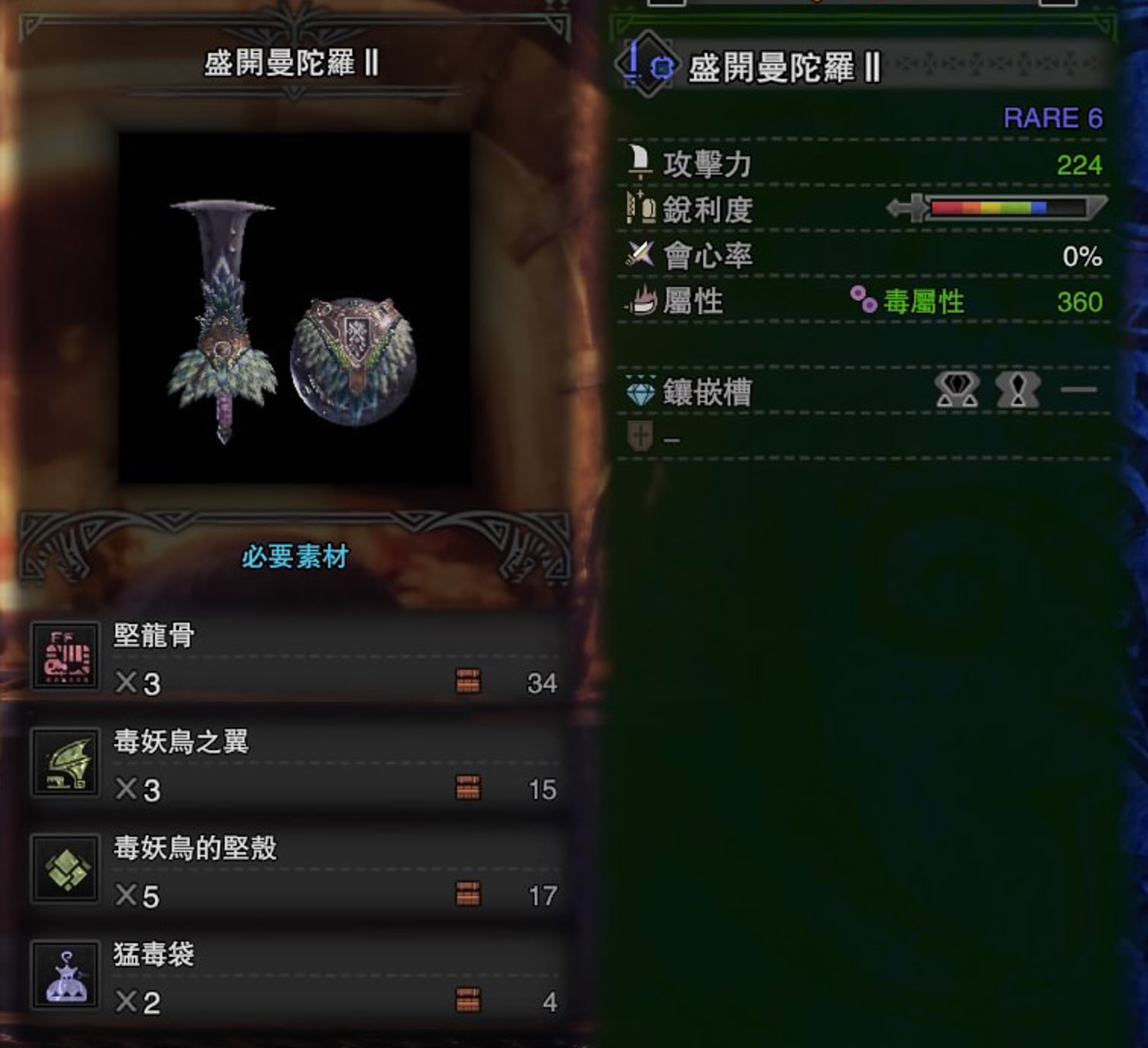Click the 毒妖鳥的堅殼 carapace item icon
Image resolution: width=1148 pixels, height=1048 pixels.
point(66,869)
